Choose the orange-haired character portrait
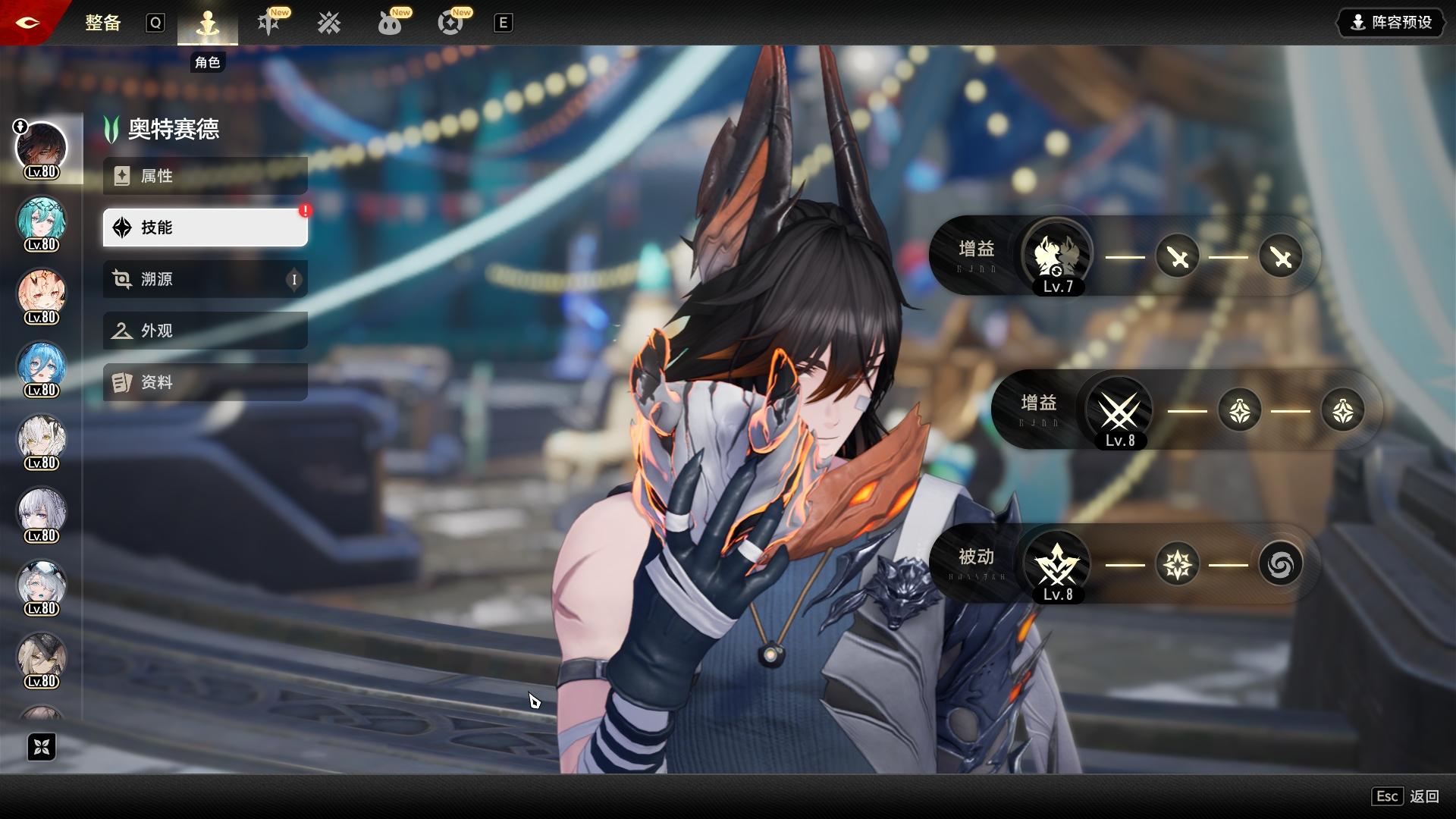This screenshot has width=1456, height=819. click(x=42, y=293)
